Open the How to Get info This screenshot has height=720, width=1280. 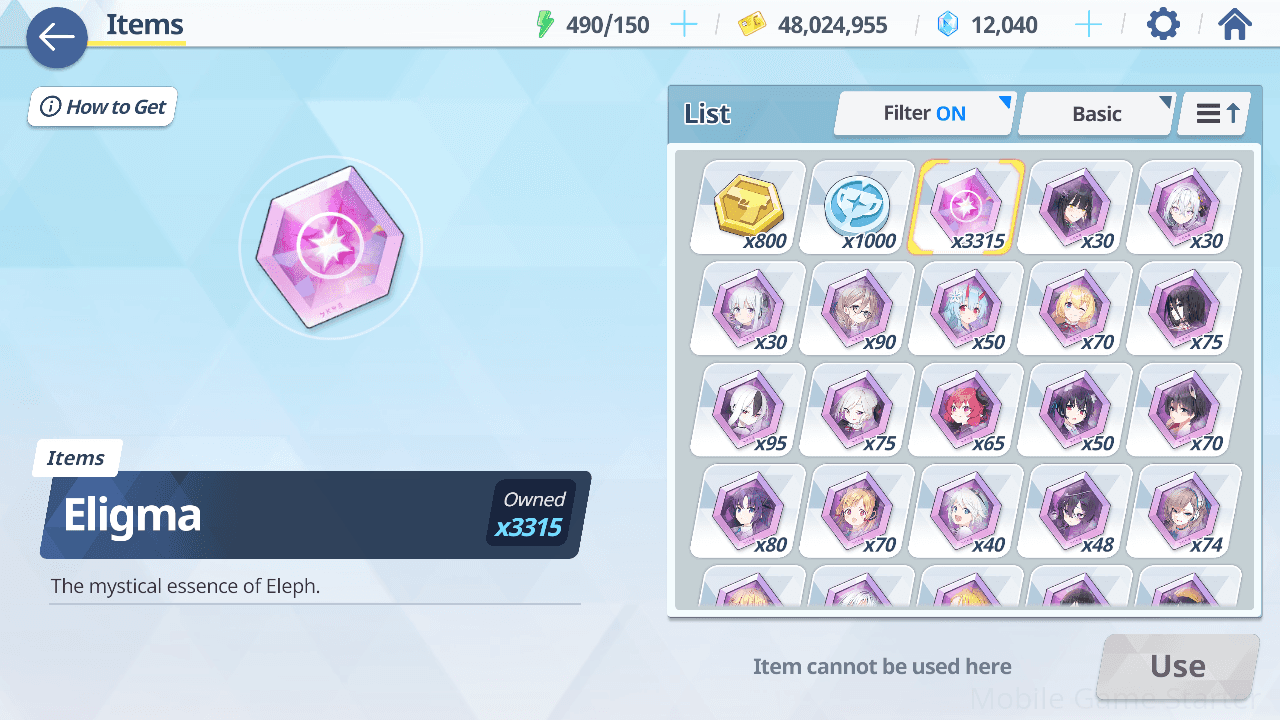[x=103, y=107]
